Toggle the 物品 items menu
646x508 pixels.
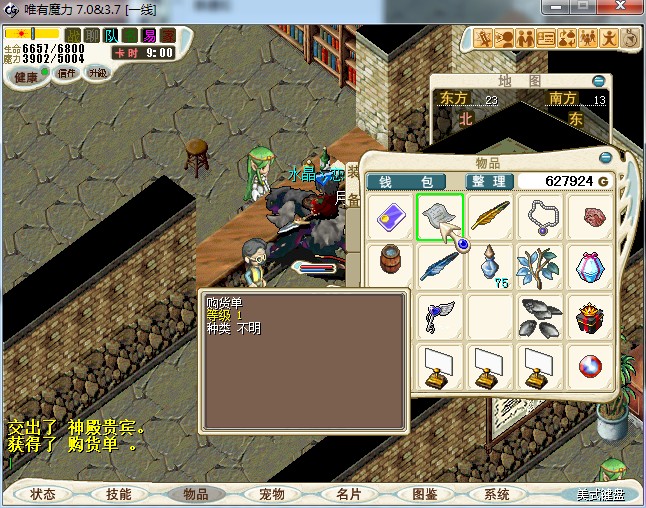coord(195,494)
